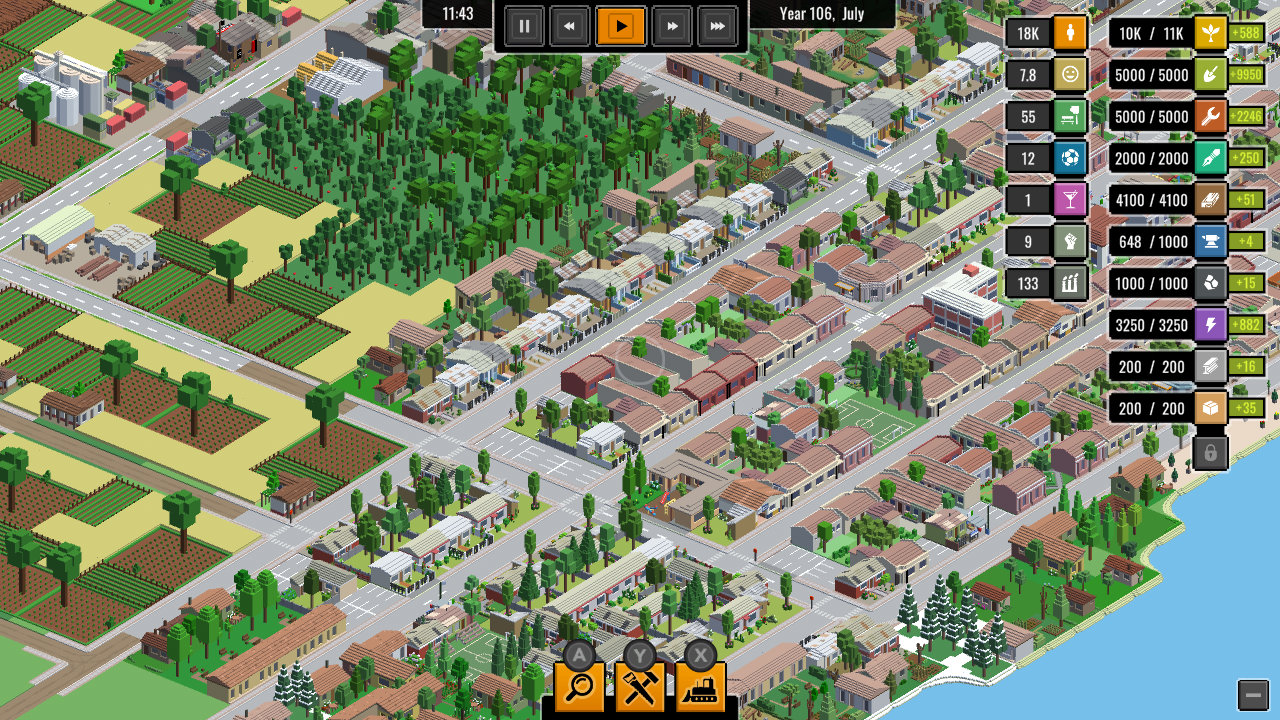Click the cocktail glass nightlife indicator
The height and width of the screenshot is (720, 1280).
(1070, 200)
